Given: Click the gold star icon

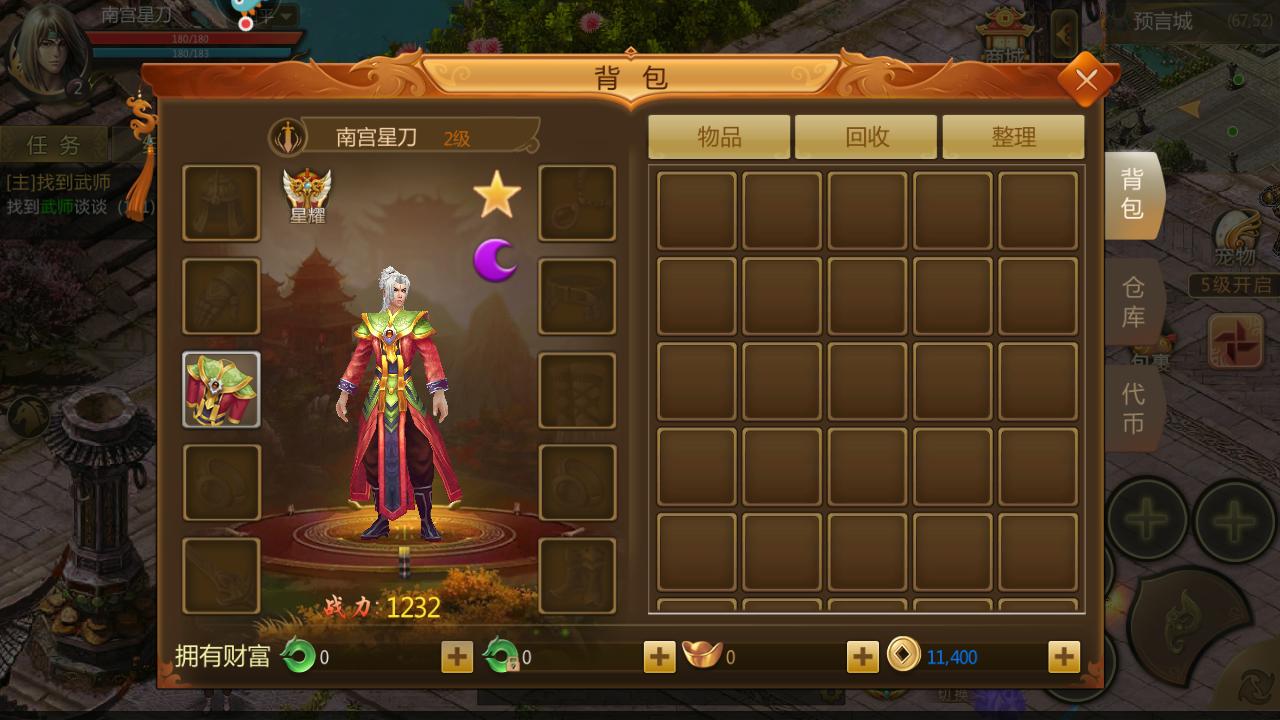Looking at the screenshot, I should pyautogui.click(x=497, y=195).
